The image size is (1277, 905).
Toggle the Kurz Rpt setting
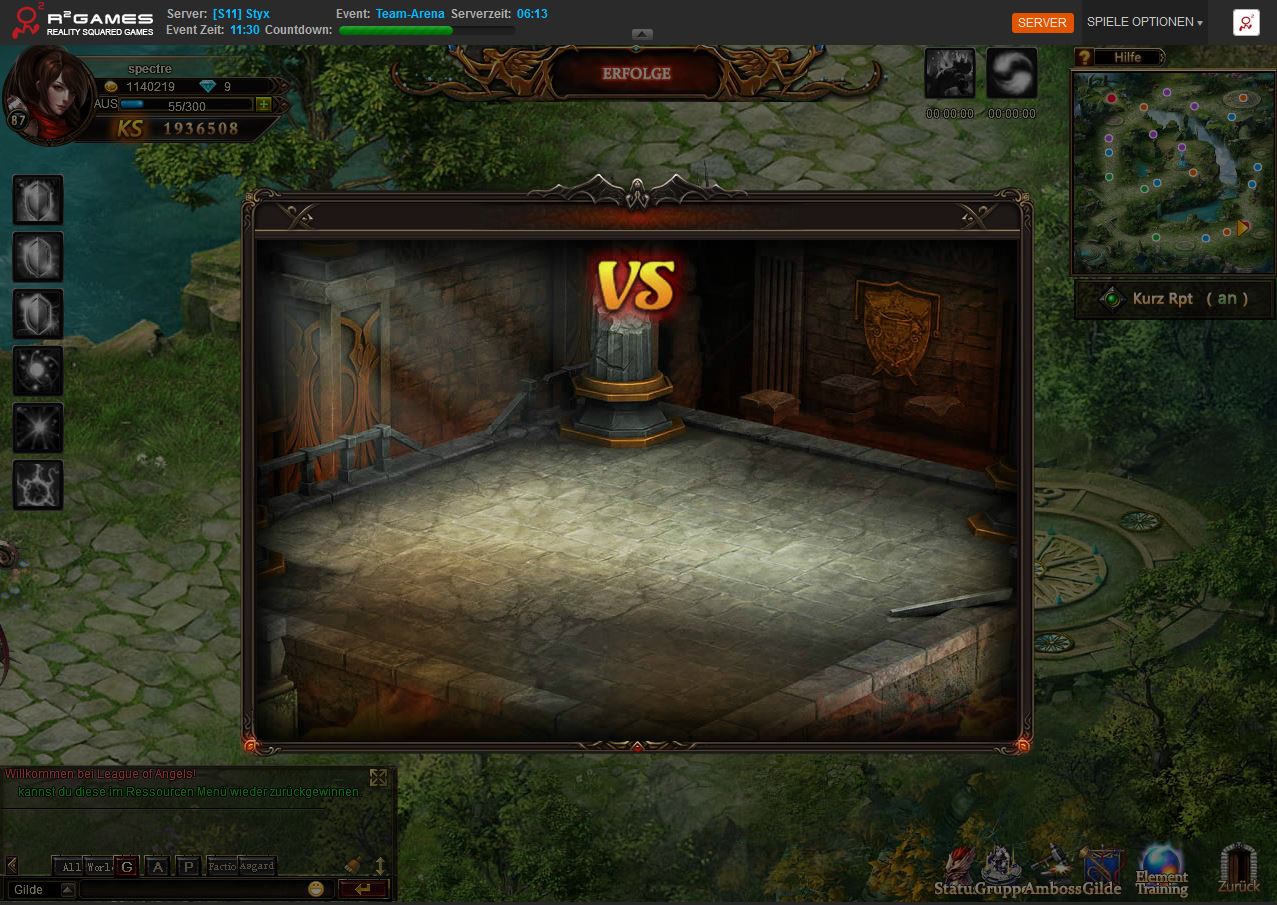(x=1176, y=299)
